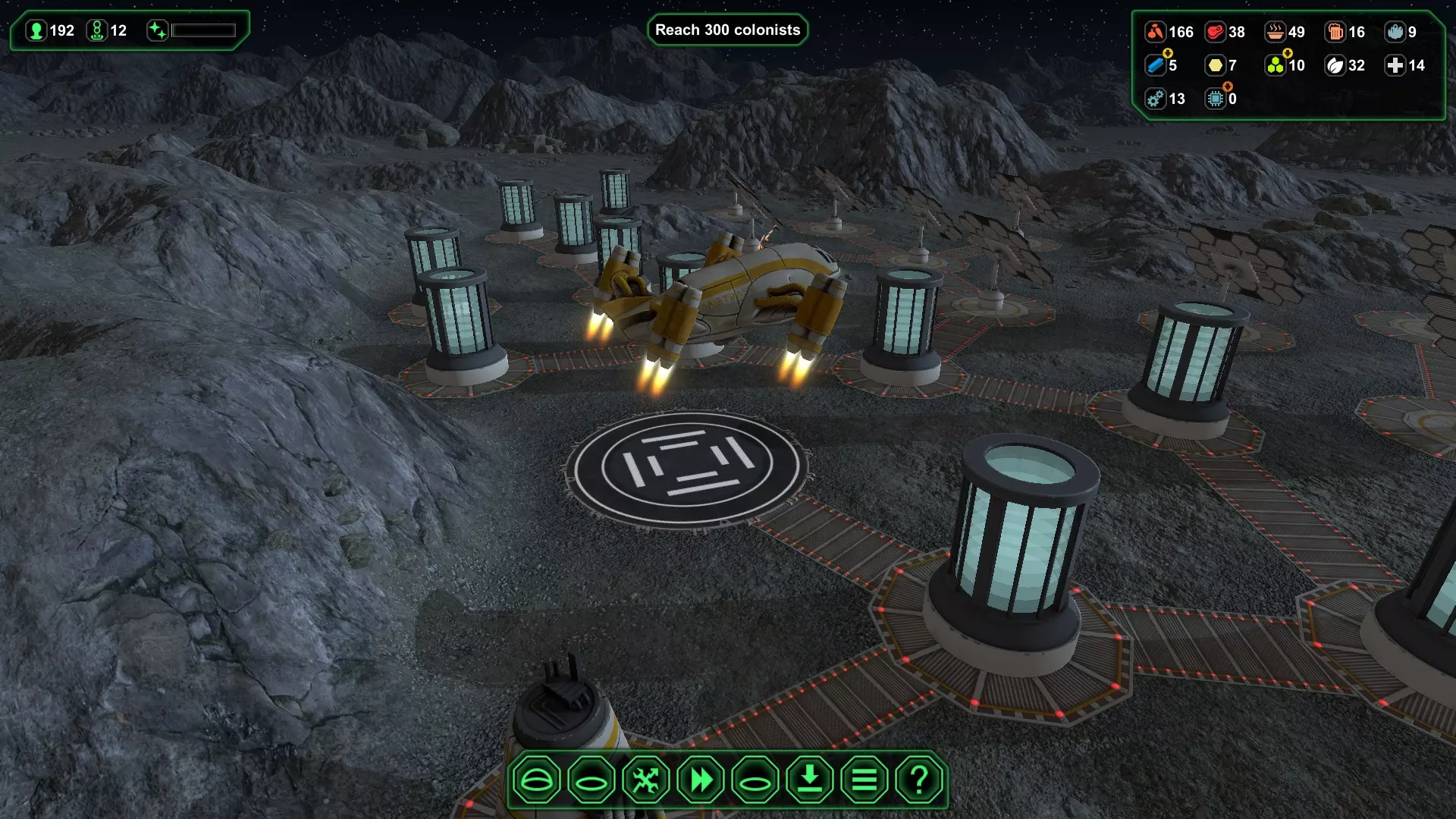Viewport: 1456px width, 819px height.
Task: Open the three-line main menu
Action: pos(864,780)
